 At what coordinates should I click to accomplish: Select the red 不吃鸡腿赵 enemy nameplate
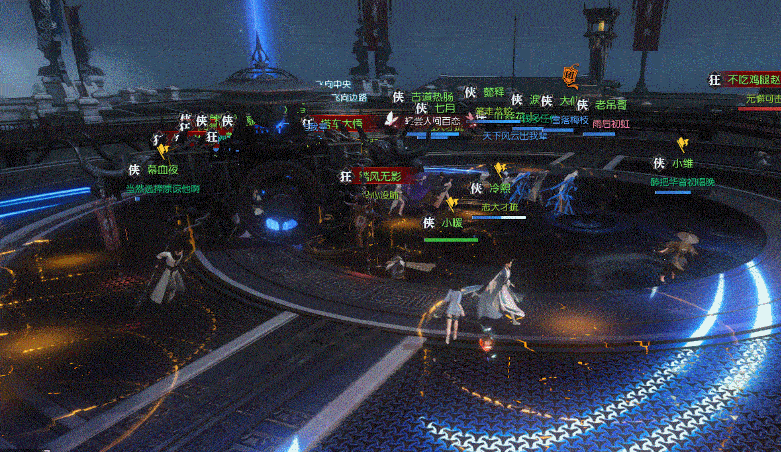(753, 80)
